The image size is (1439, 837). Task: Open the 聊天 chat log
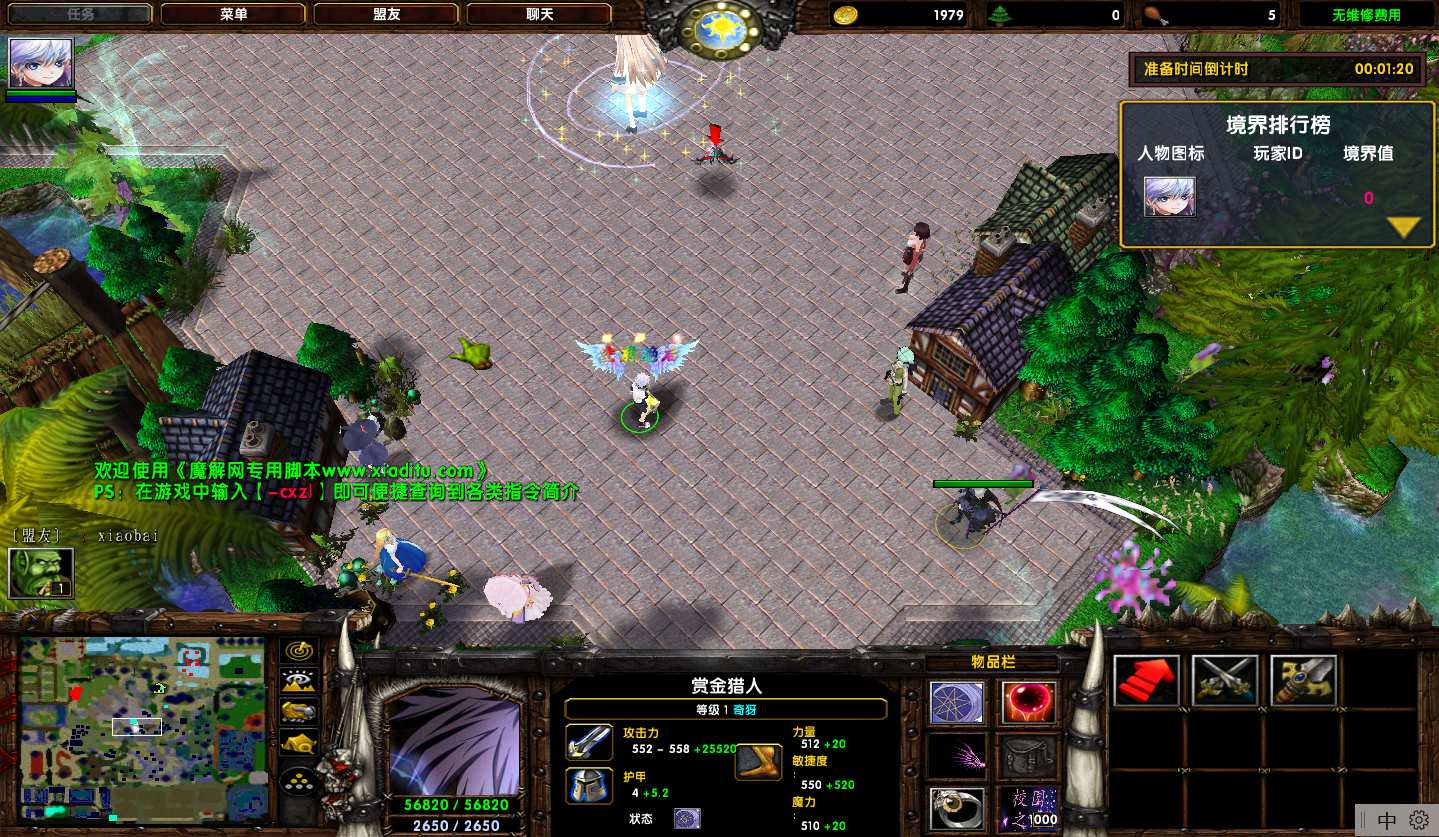pos(540,14)
